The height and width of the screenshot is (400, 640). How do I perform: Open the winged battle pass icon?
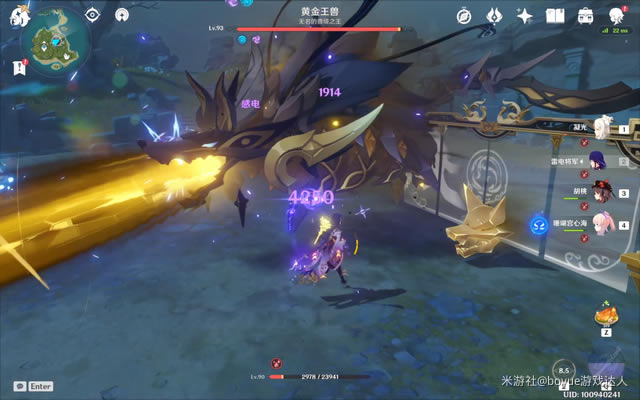tap(494, 15)
